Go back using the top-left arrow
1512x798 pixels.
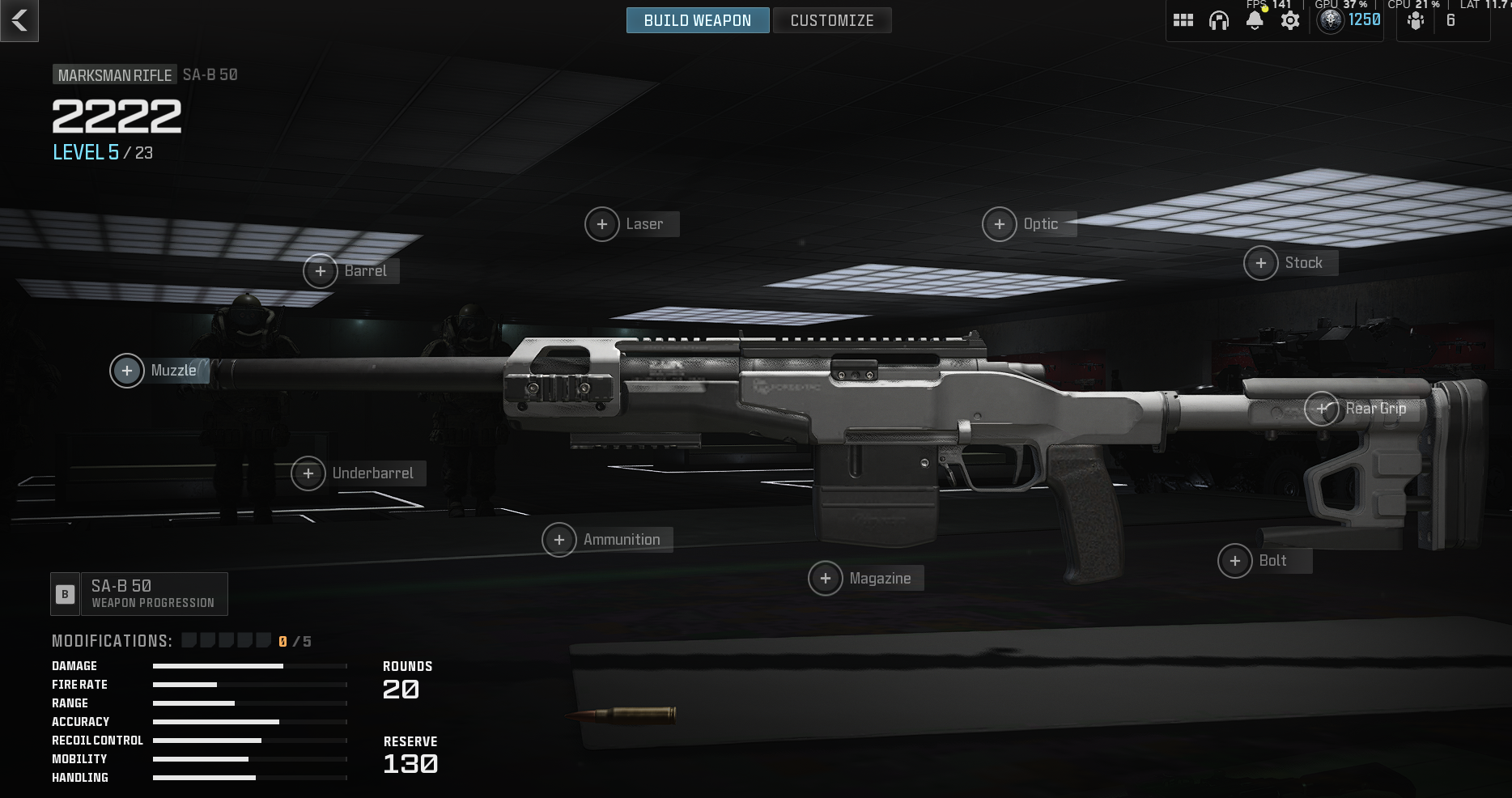tap(19, 20)
